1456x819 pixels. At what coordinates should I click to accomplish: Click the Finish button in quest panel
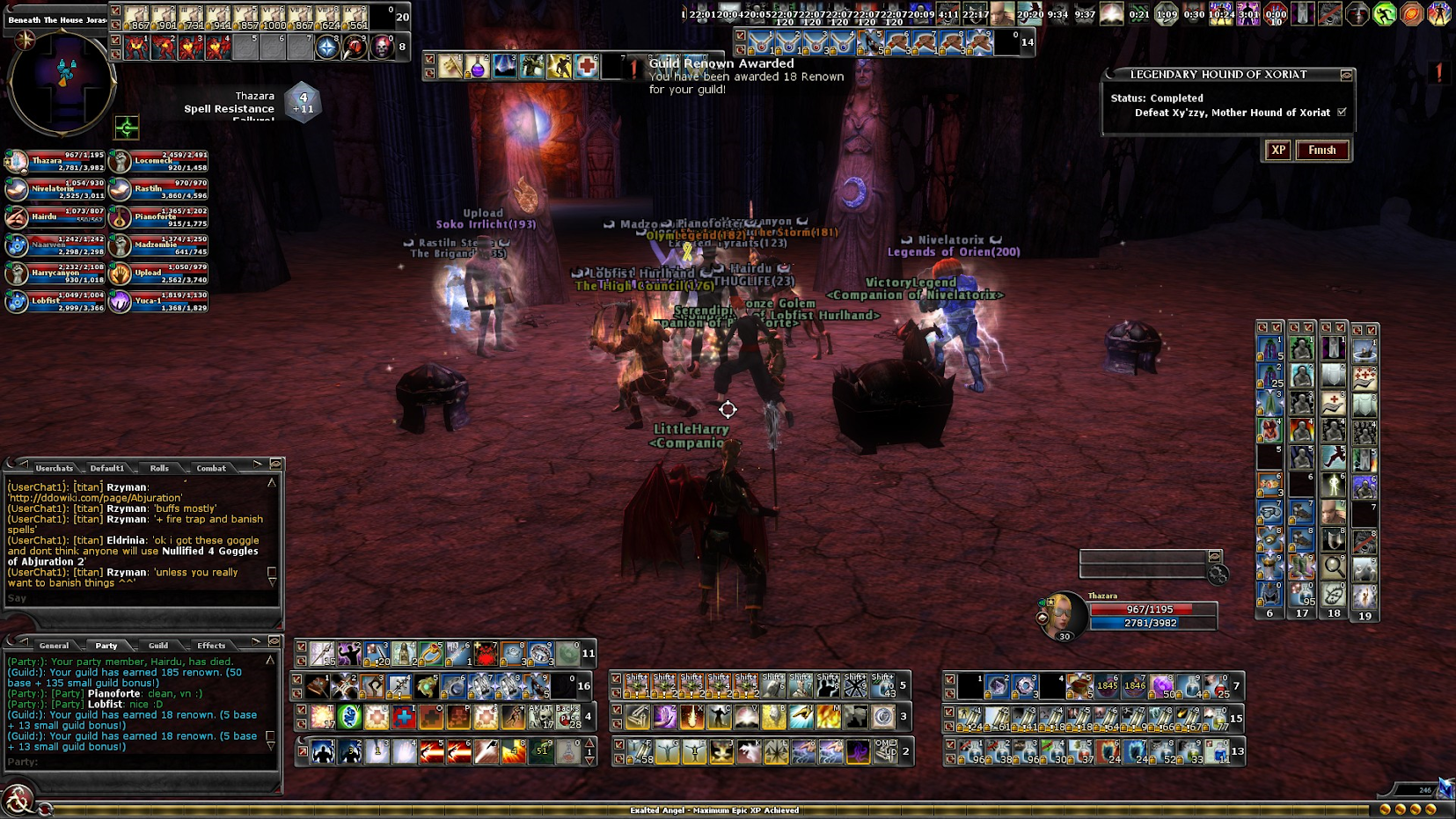coord(1321,150)
